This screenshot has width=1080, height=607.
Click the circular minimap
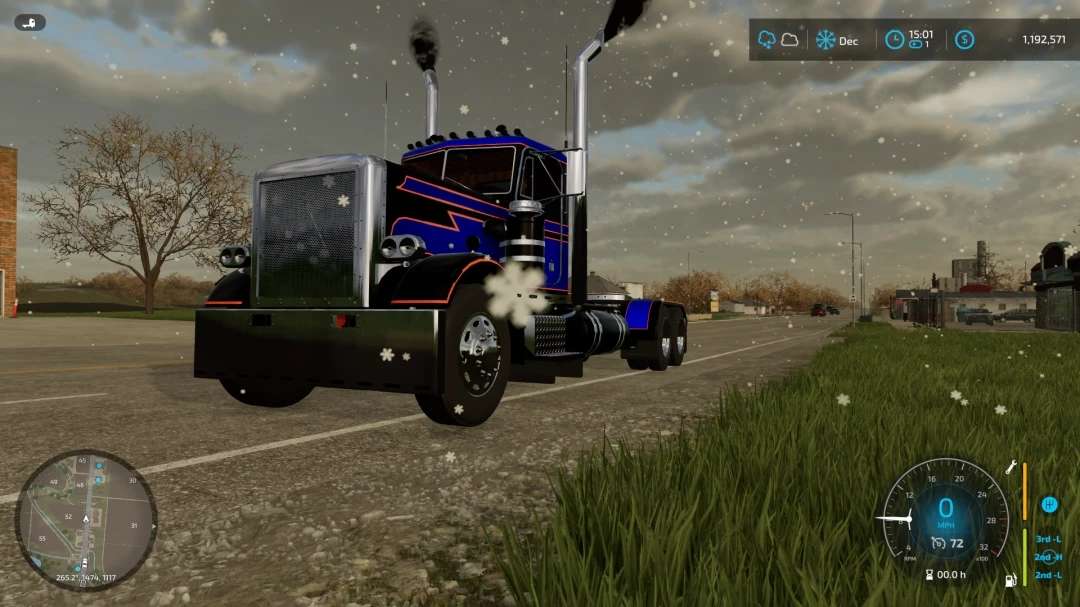[x=86, y=520]
